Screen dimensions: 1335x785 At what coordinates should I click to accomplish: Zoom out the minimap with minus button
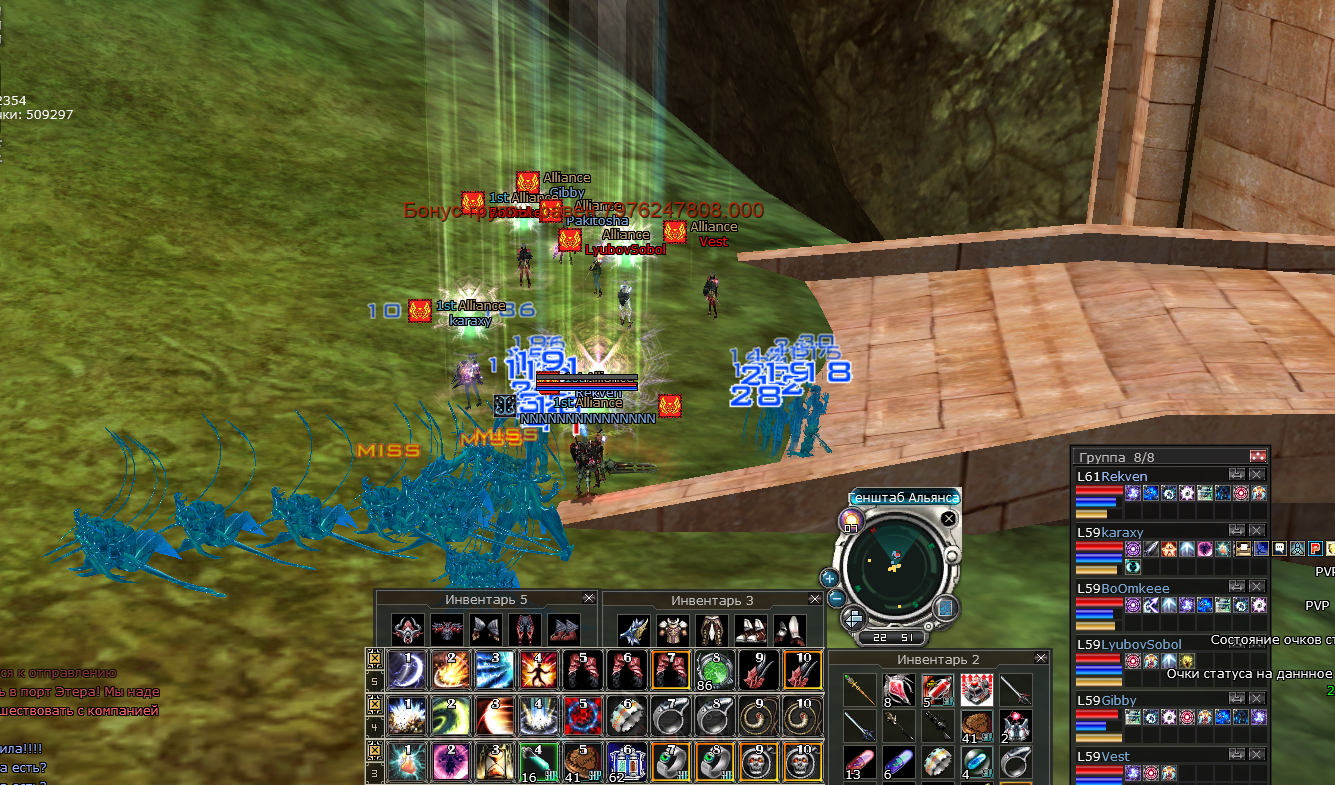pyautogui.click(x=836, y=599)
